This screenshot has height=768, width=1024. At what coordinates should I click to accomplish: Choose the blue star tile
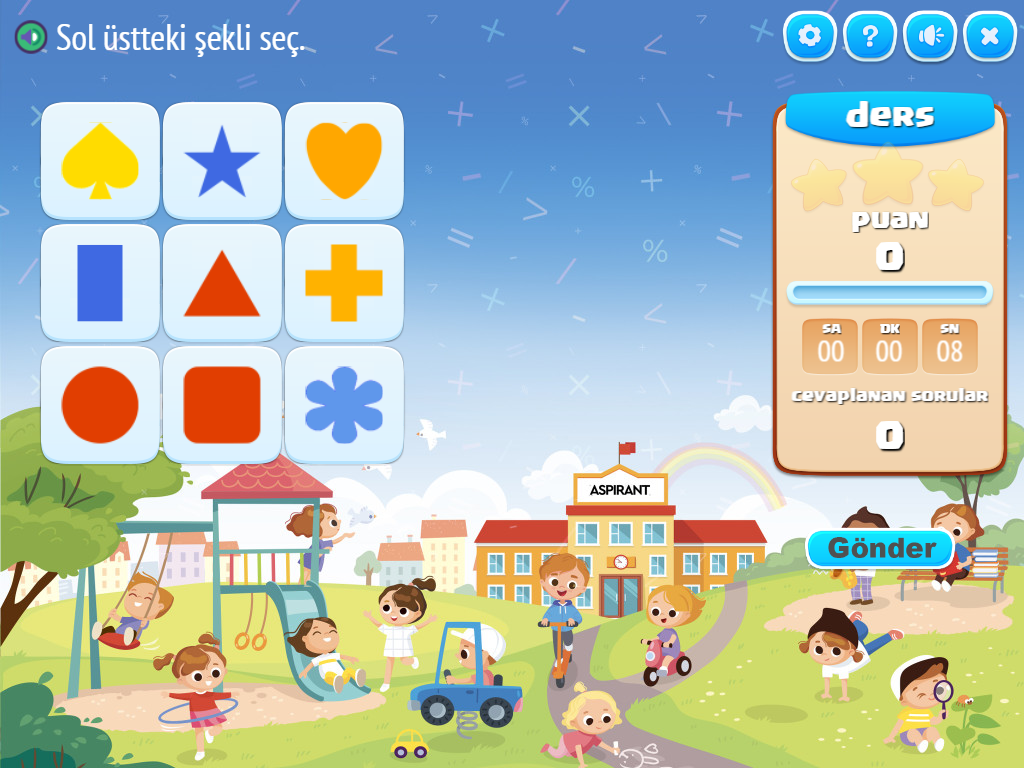(222, 160)
